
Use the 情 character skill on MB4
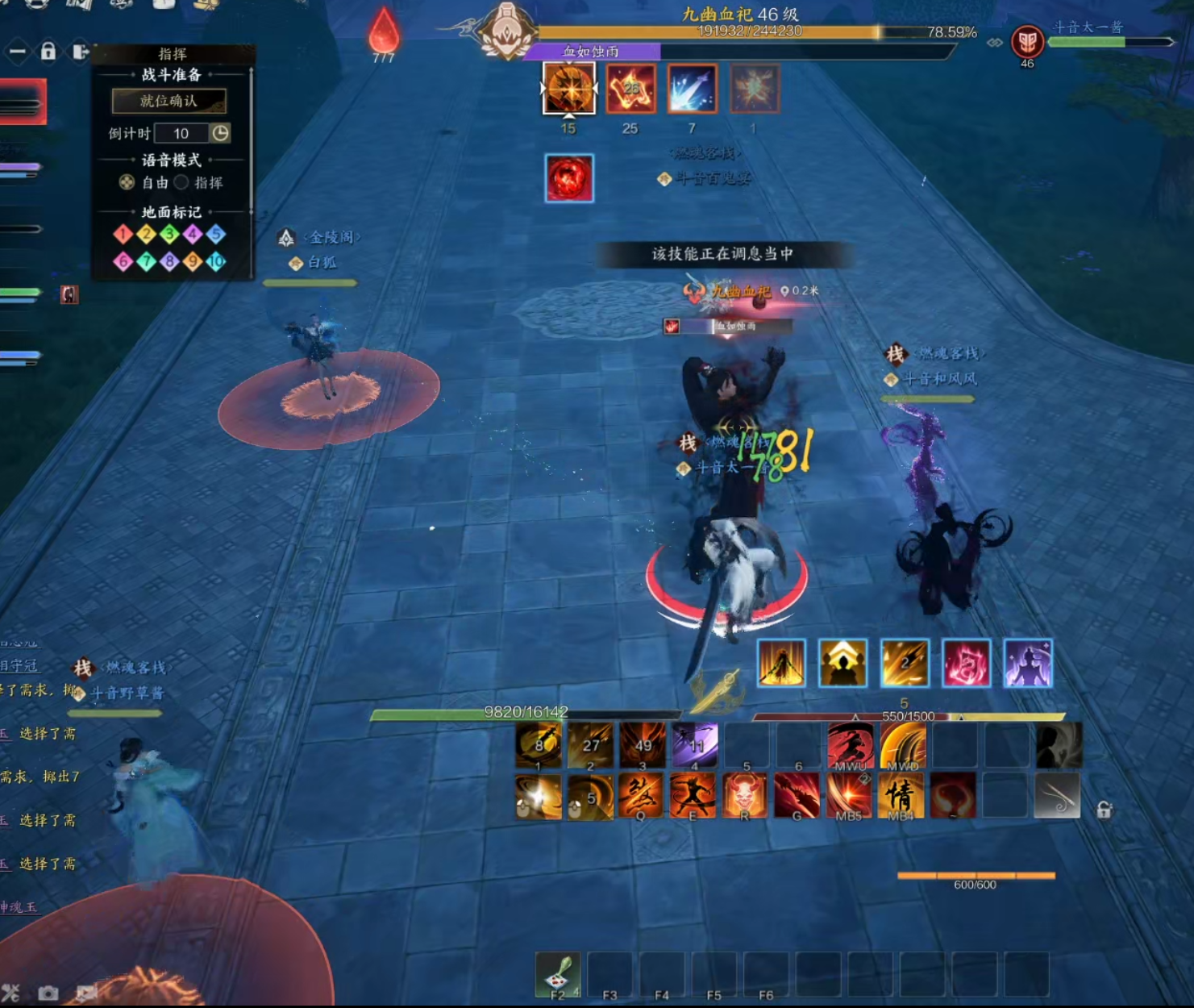tap(901, 794)
